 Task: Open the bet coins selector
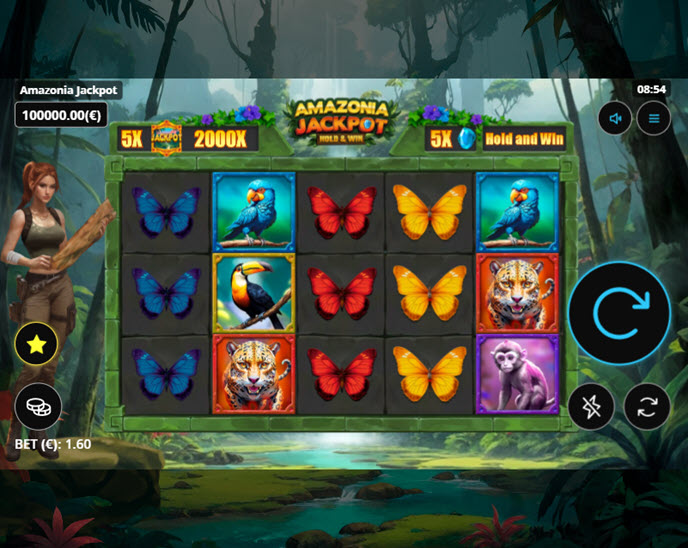coord(37,406)
